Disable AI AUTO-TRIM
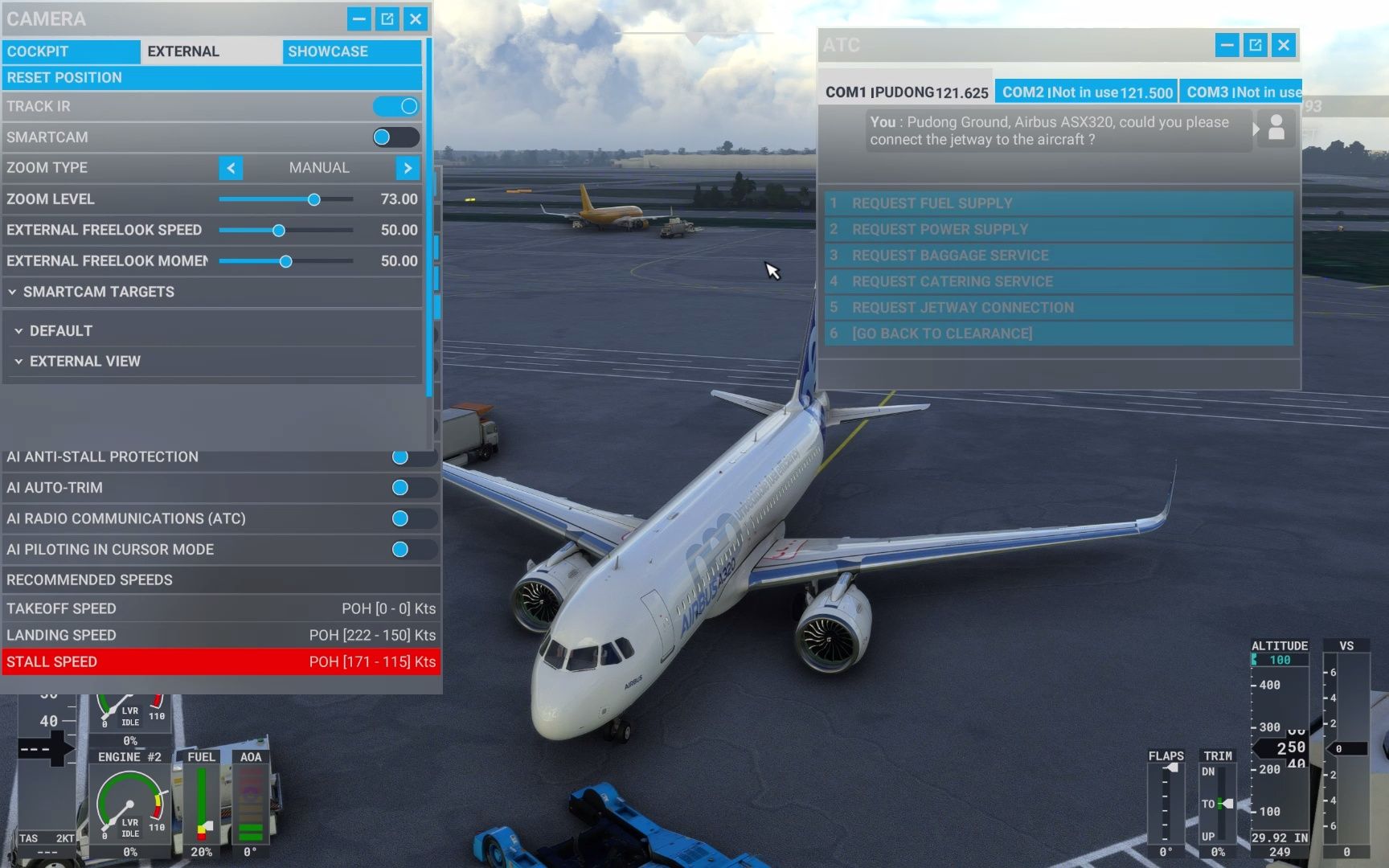The width and height of the screenshot is (1389, 868). tap(399, 488)
